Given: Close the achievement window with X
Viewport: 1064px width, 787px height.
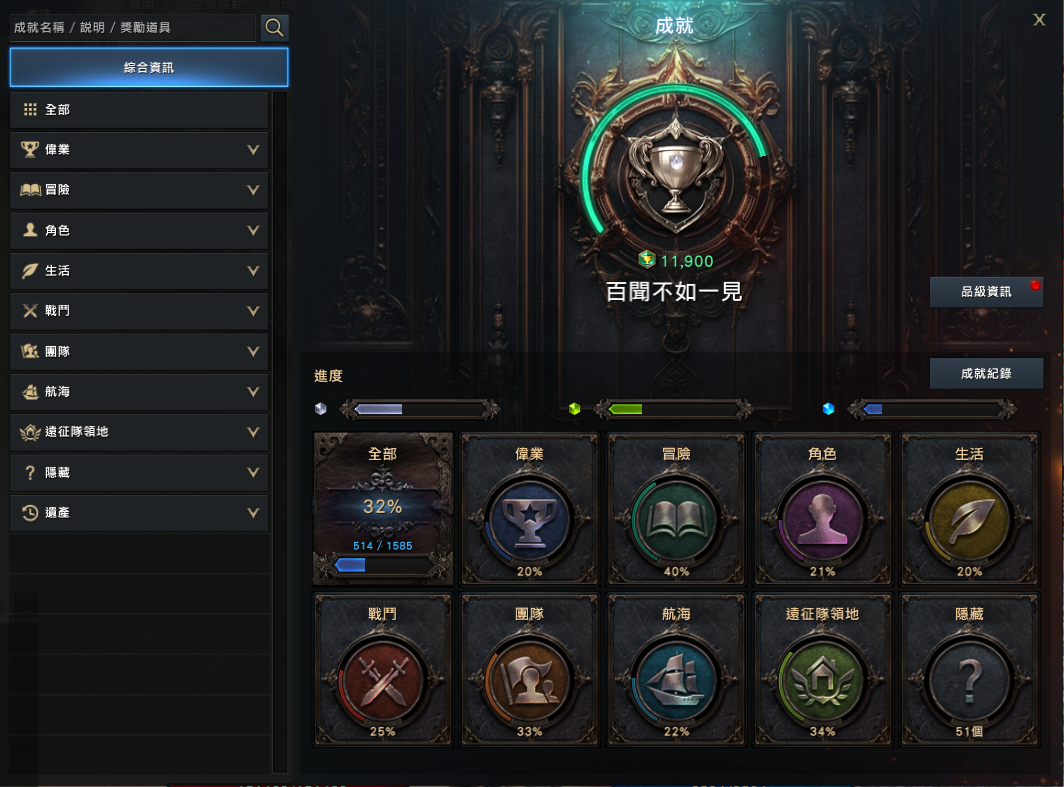Looking at the screenshot, I should point(1039,20).
